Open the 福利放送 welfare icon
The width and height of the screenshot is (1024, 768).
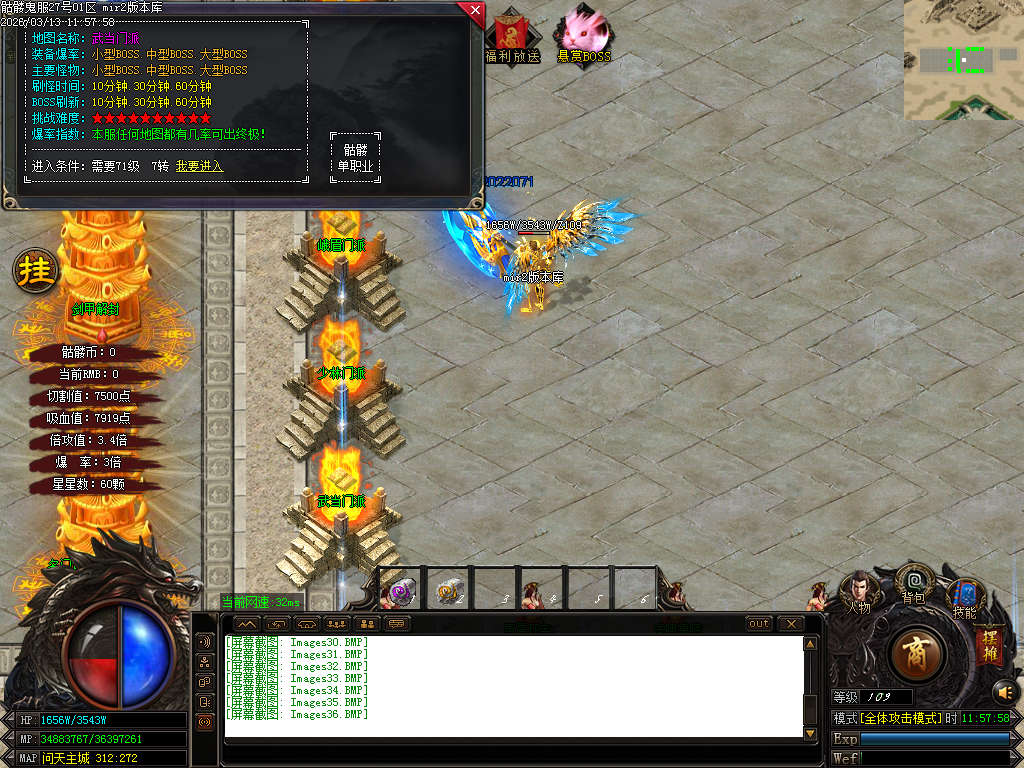(x=512, y=36)
